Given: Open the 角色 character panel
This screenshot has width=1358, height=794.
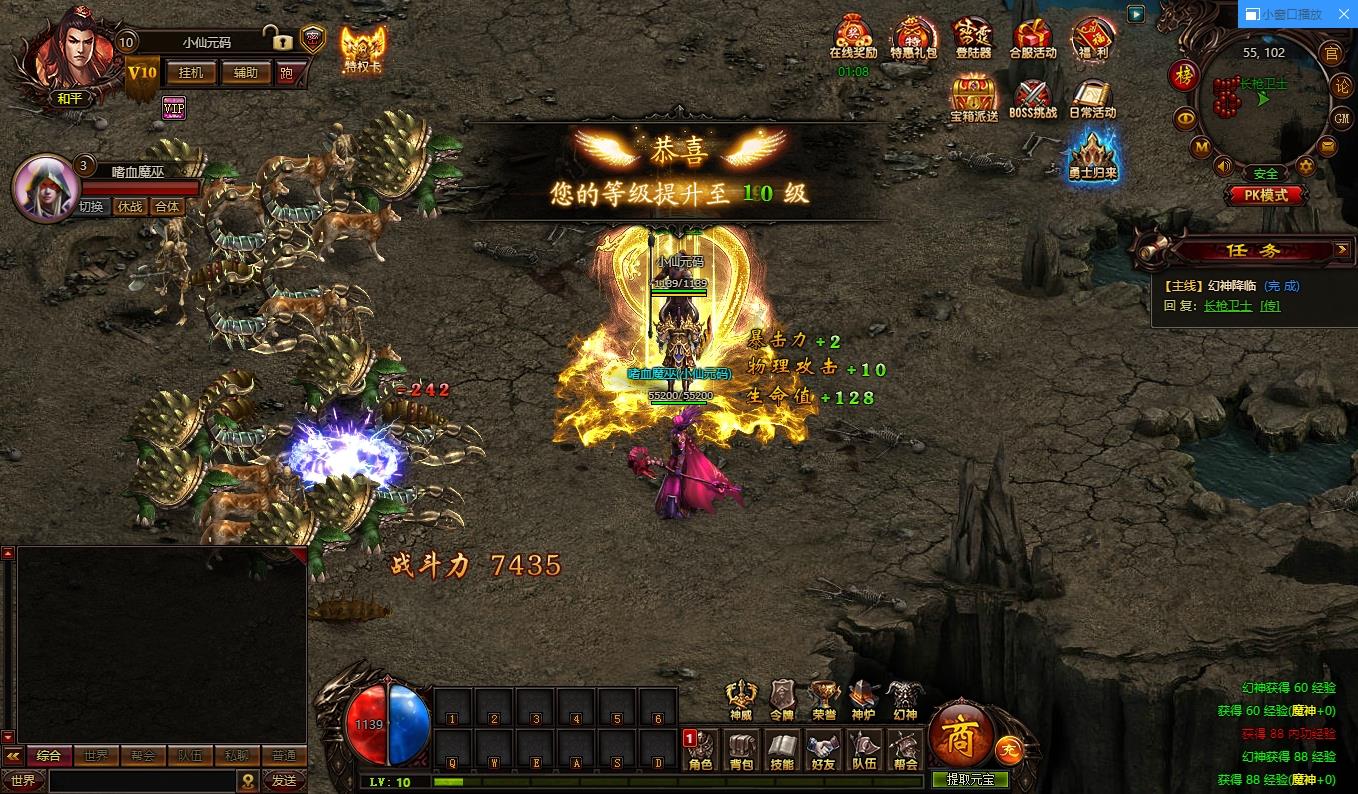Looking at the screenshot, I should (700, 750).
